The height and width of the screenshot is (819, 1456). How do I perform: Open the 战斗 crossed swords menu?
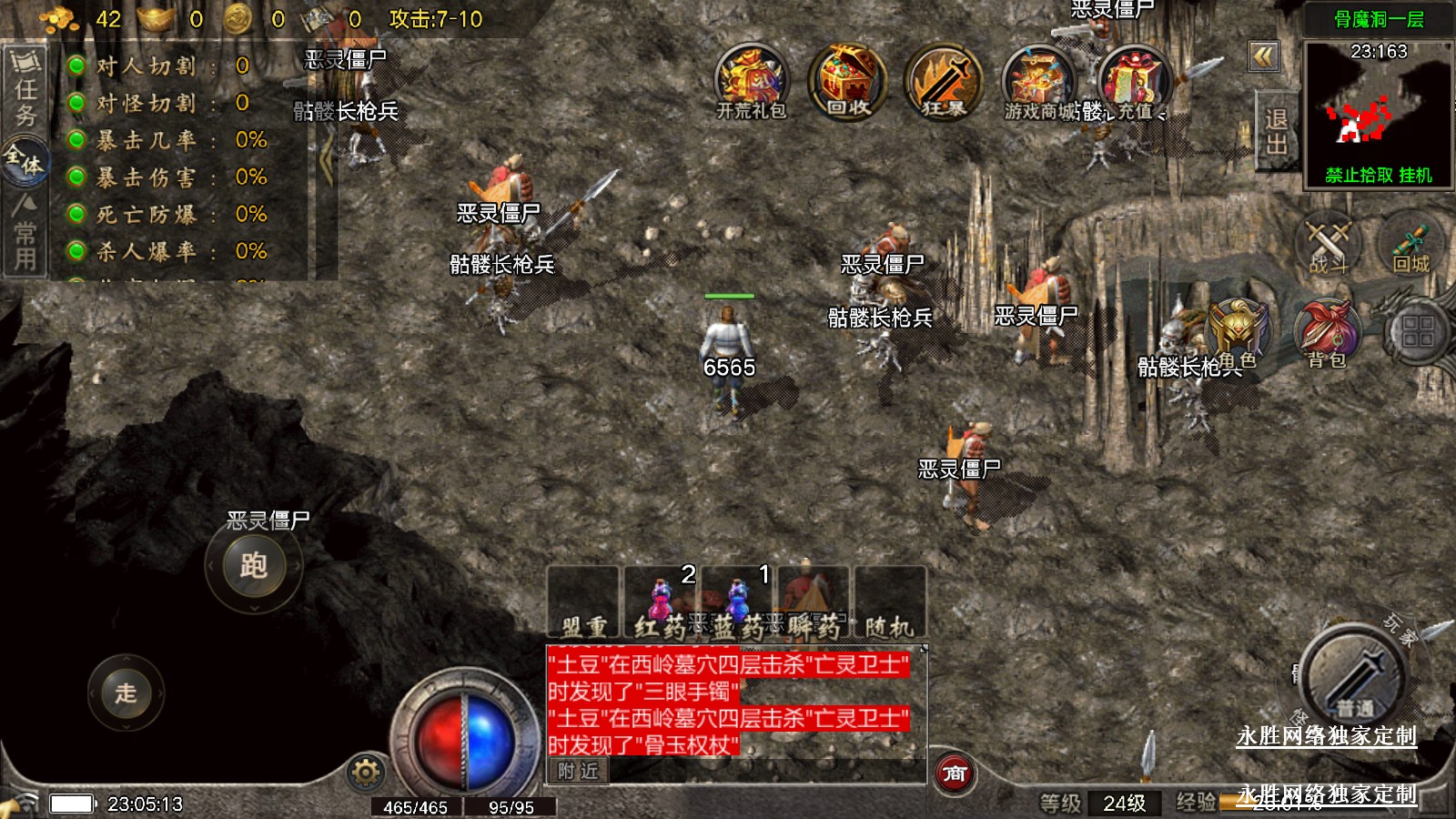coord(1328,243)
